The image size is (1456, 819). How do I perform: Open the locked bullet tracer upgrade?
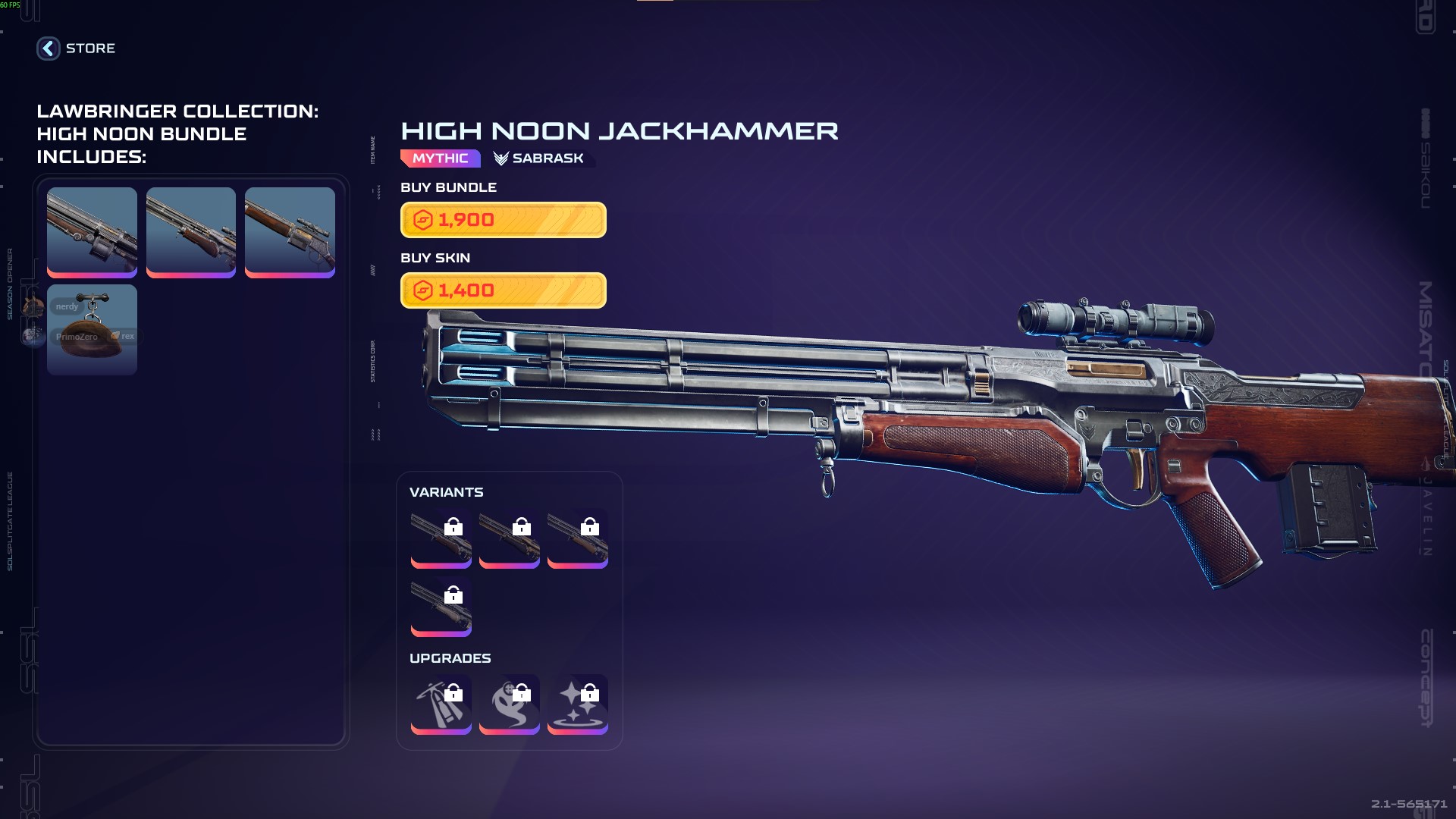441,704
